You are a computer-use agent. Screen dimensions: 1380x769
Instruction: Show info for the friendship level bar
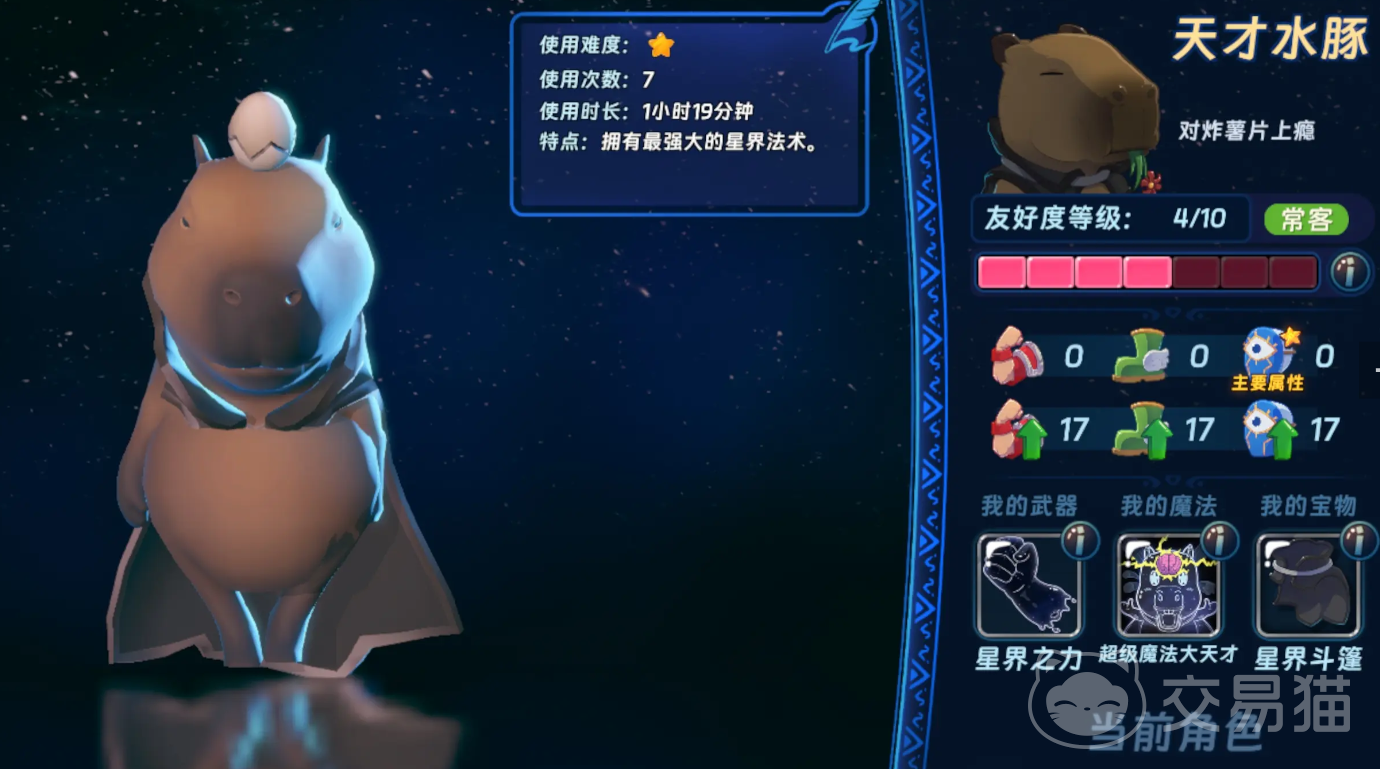click(x=1350, y=271)
